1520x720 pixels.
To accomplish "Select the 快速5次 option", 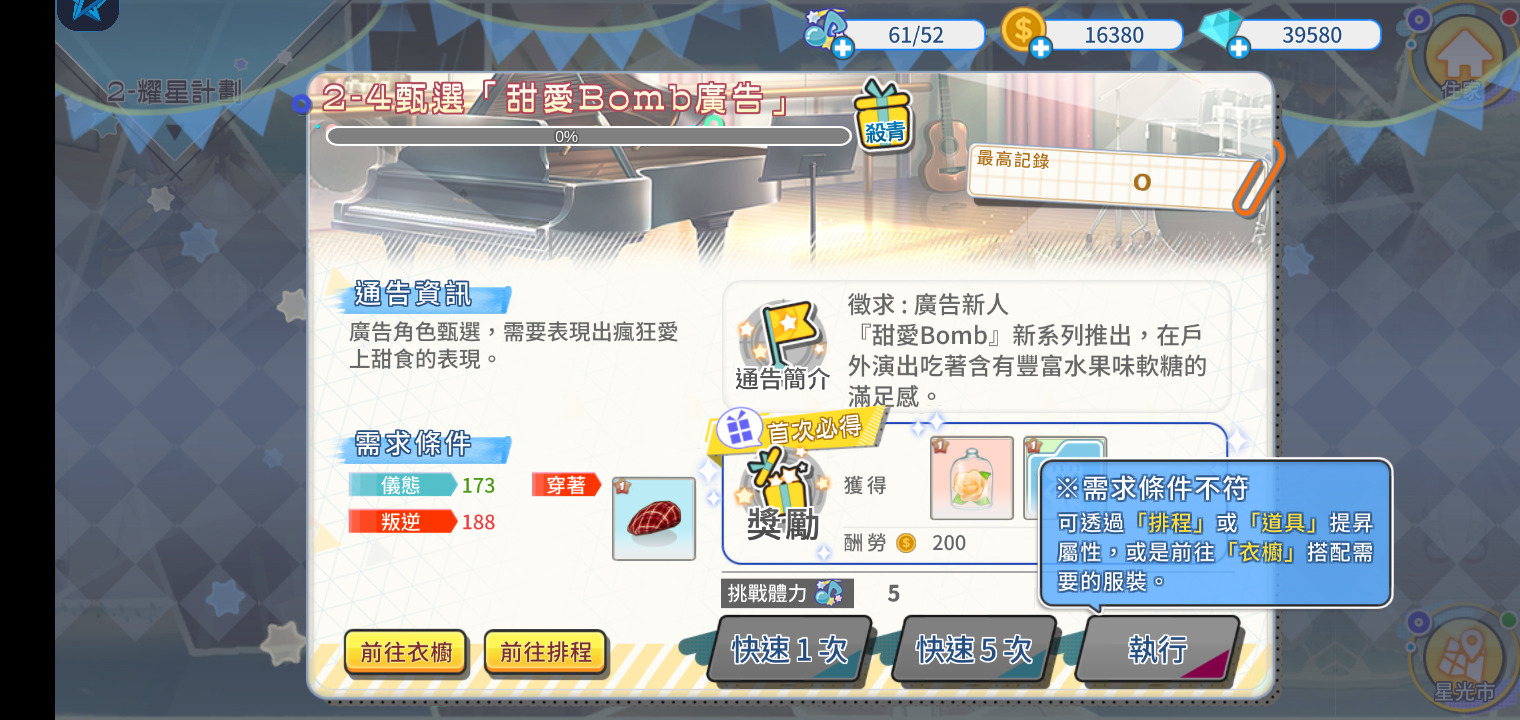I will pos(973,650).
